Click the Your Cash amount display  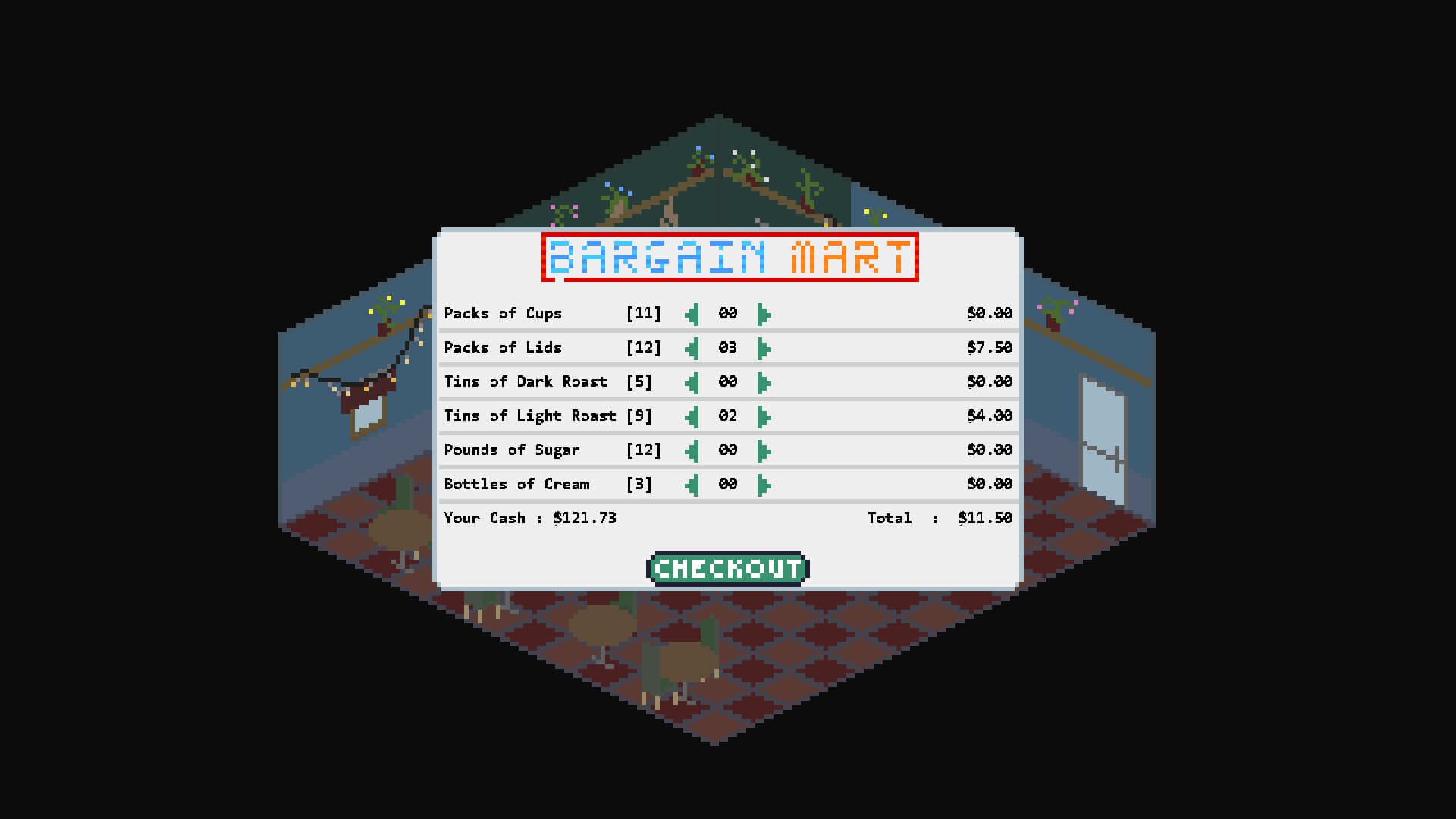pyautogui.click(x=531, y=518)
